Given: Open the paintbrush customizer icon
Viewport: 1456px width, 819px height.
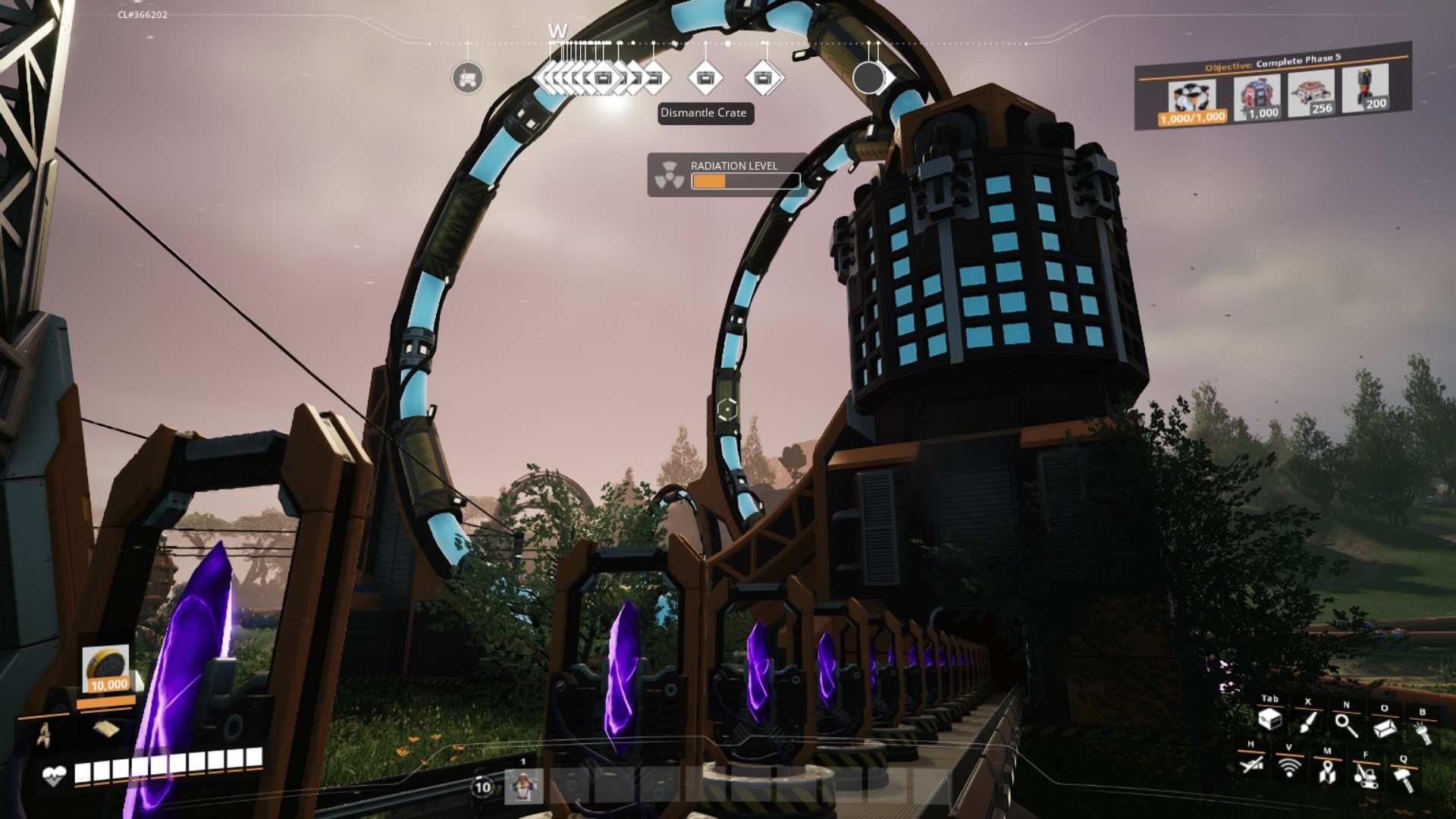Looking at the screenshot, I should [1307, 722].
